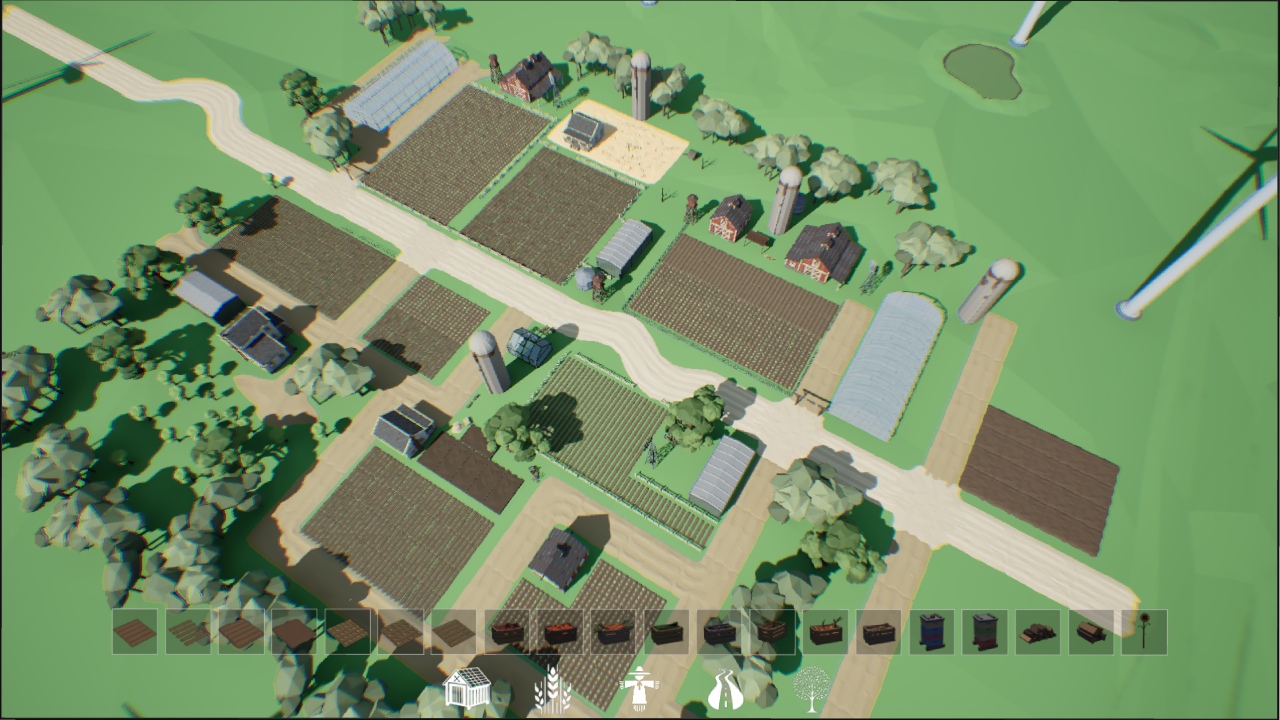Switch to the wheat crops category
The width and height of the screenshot is (1280, 720).
[x=552, y=690]
